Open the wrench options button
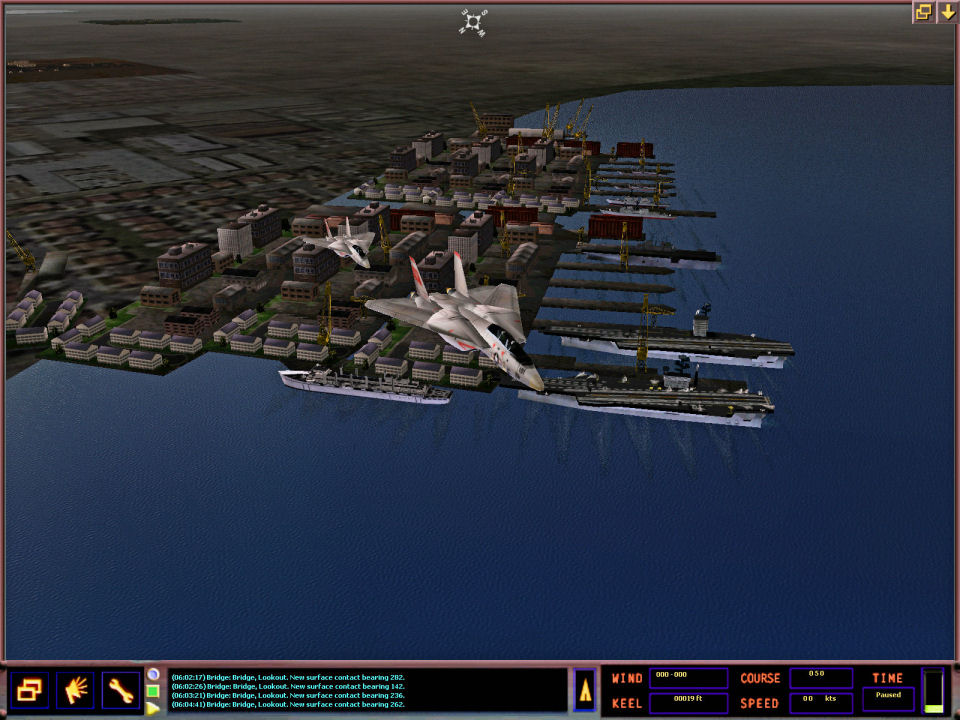The width and height of the screenshot is (960, 720). point(121,689)
